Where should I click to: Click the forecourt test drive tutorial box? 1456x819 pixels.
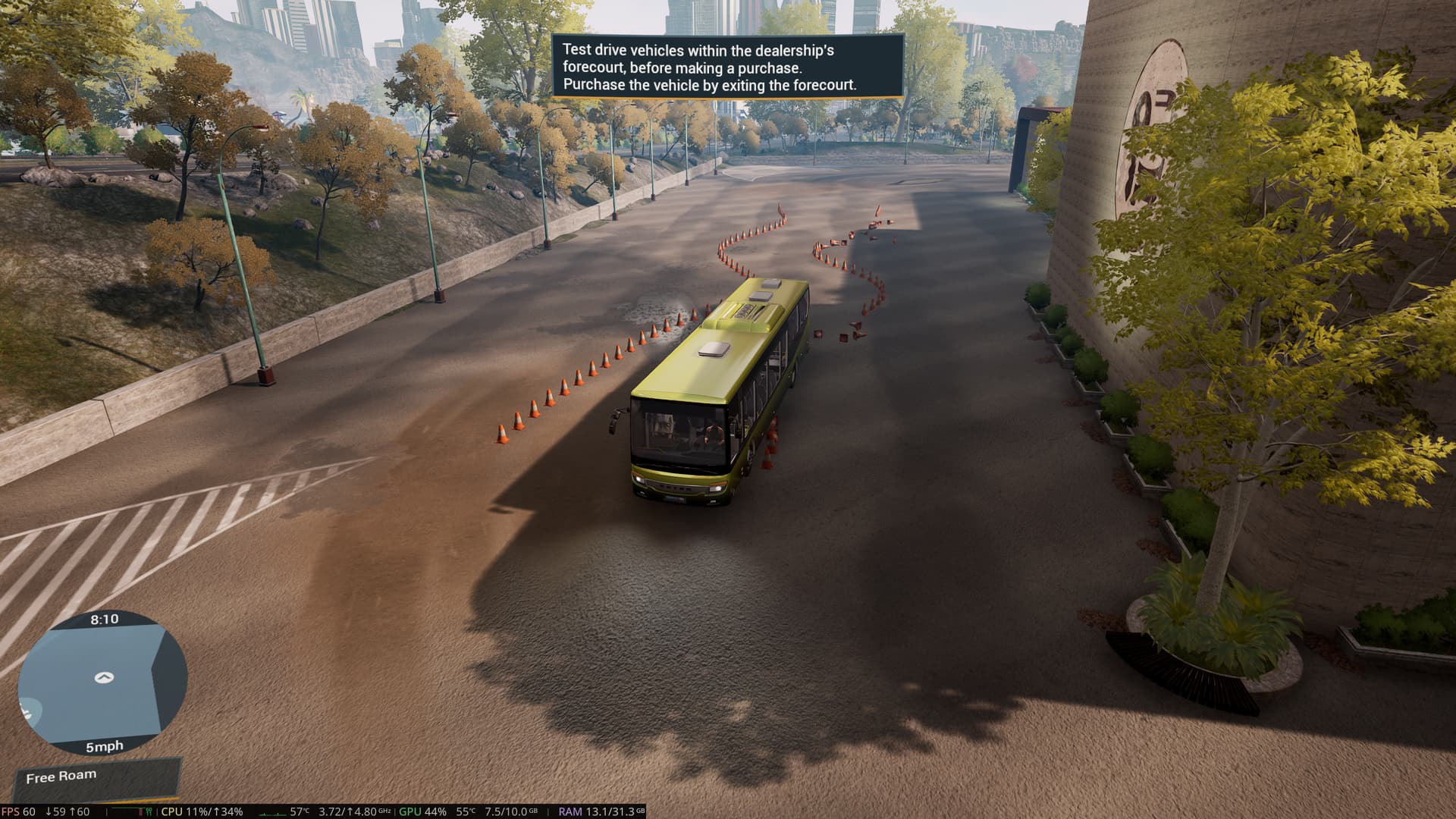pos(727,67)
